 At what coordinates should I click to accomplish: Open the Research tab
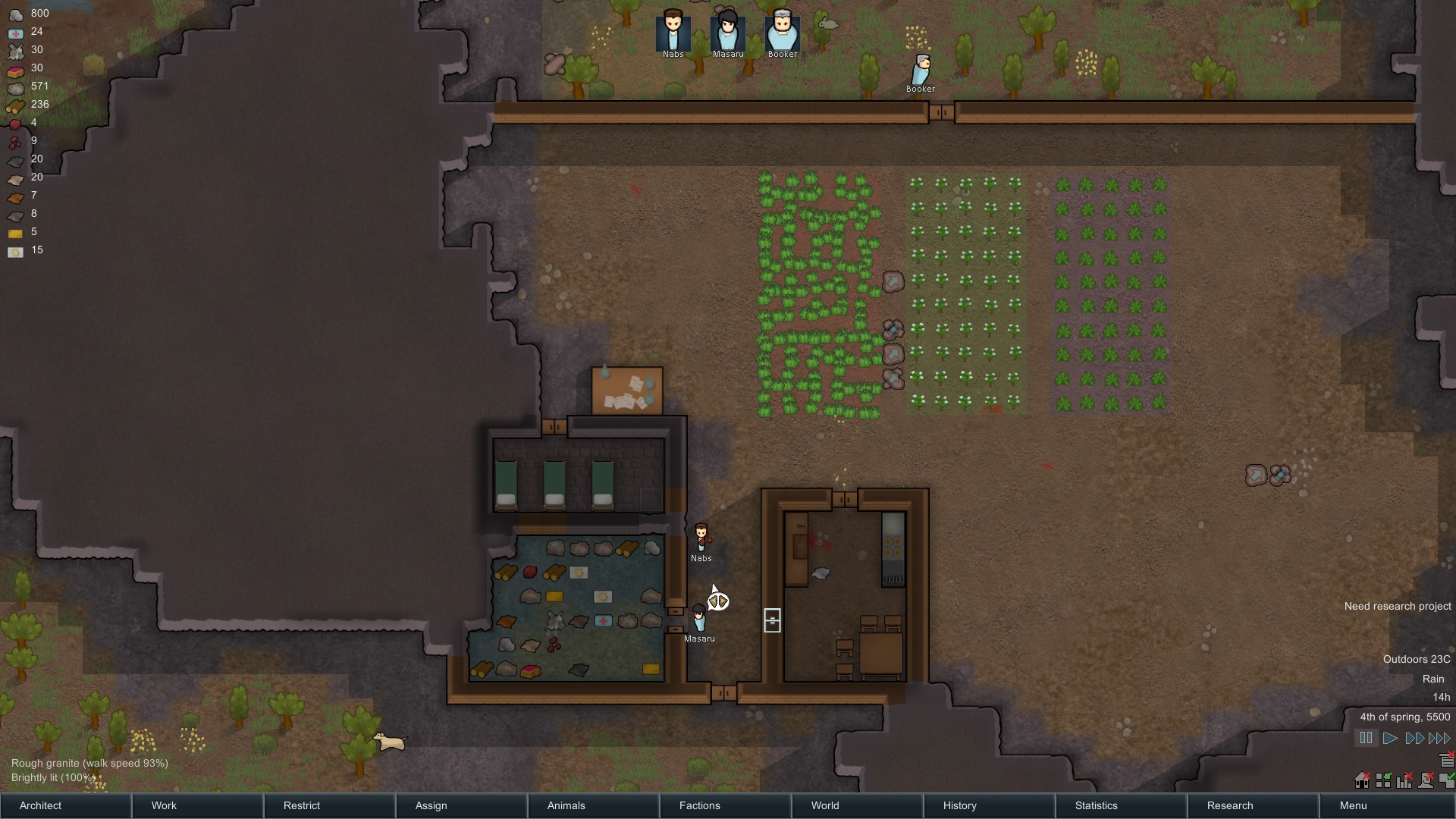click(1253, 805)
